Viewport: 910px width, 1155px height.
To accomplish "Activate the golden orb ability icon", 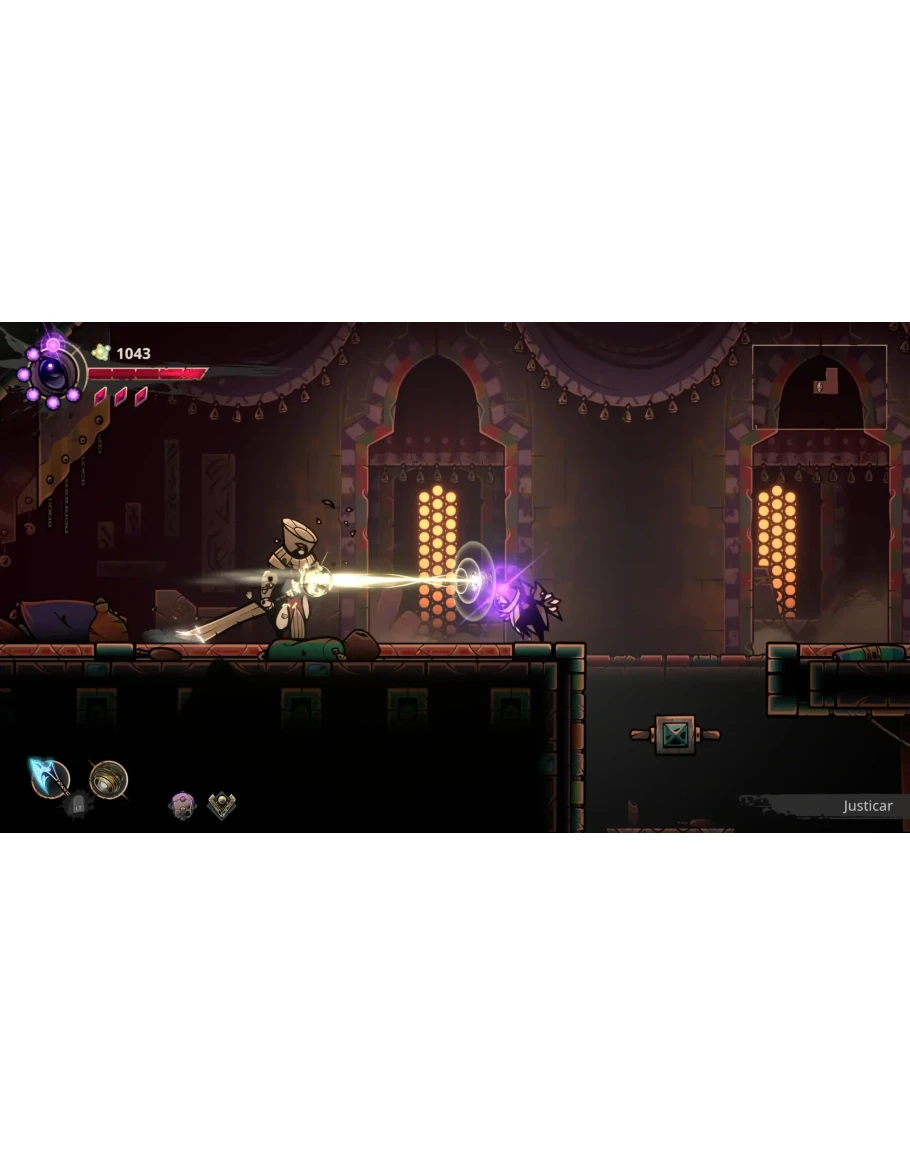I will [x=108, y=779].
